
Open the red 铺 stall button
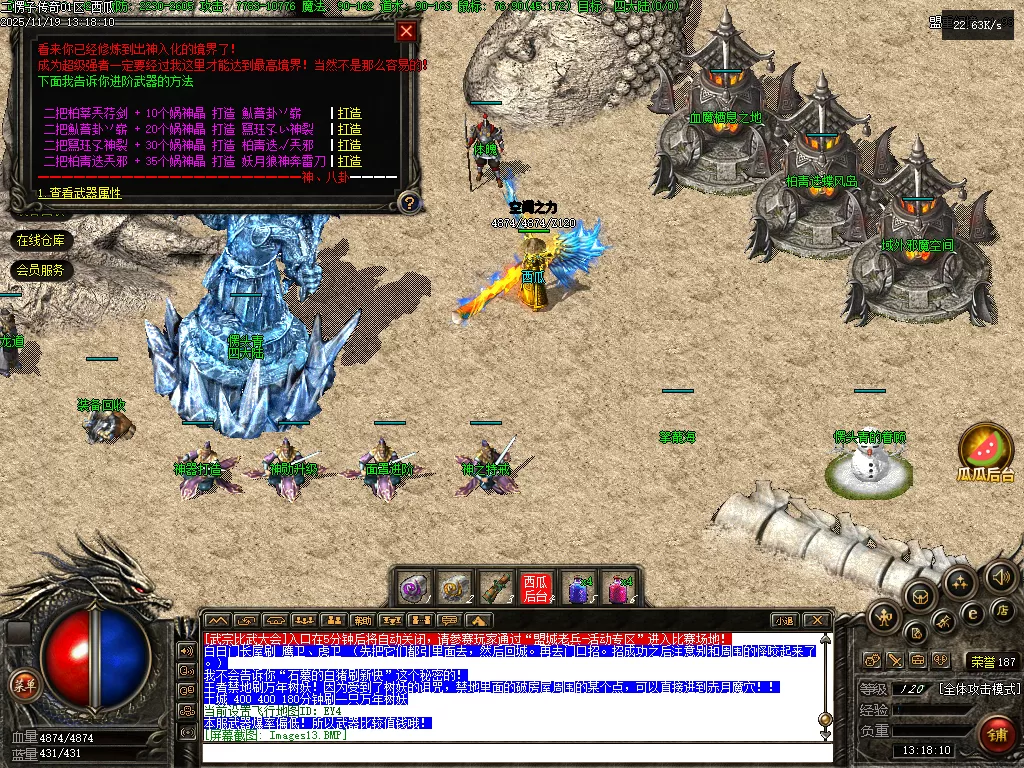click(x=995, y=735)
